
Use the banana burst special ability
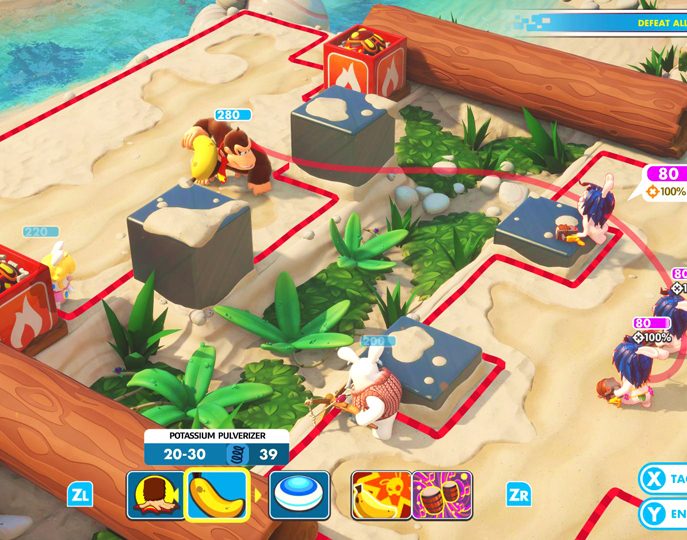[380, 495]
